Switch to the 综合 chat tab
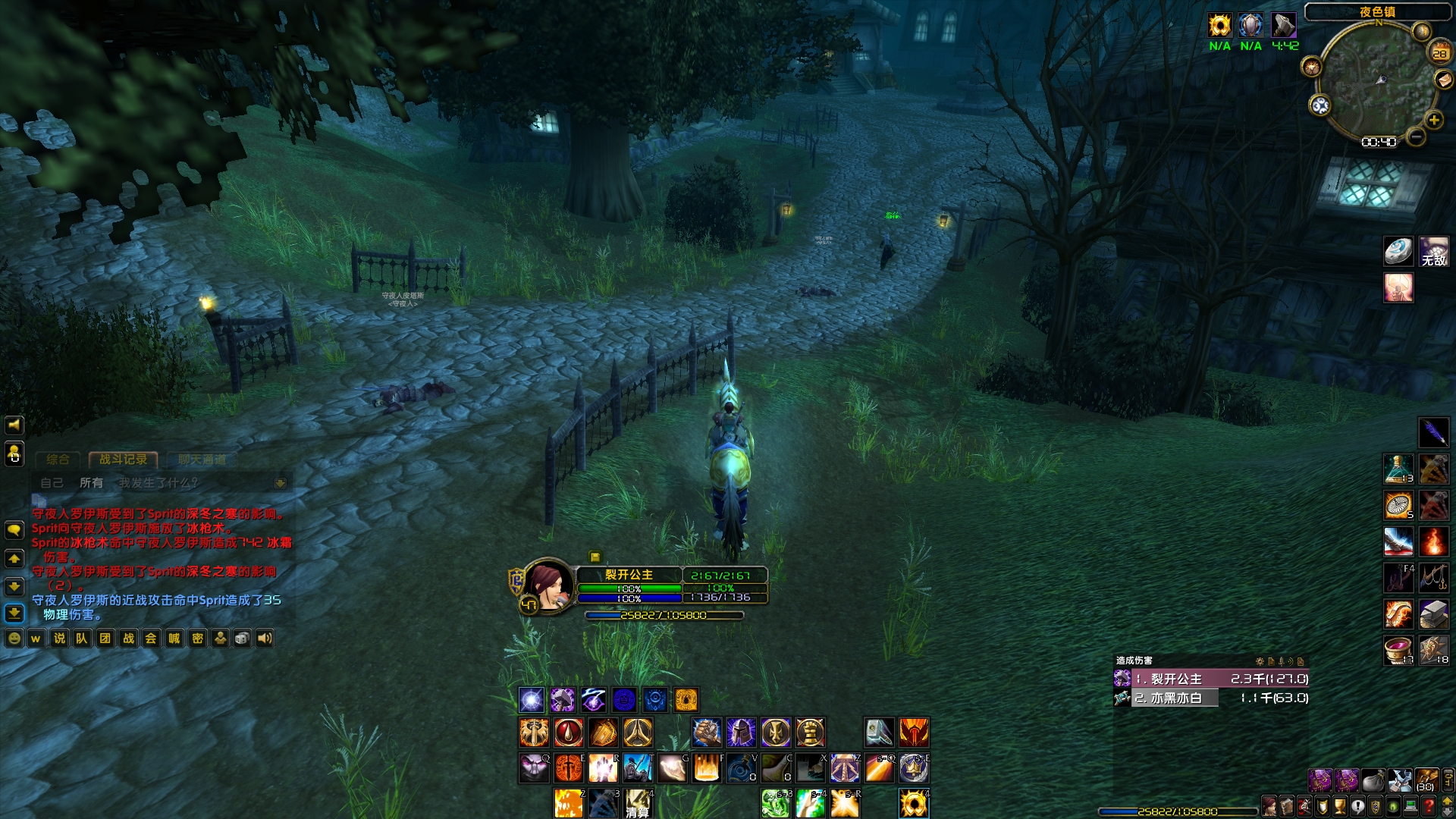 tap(58, 460)
